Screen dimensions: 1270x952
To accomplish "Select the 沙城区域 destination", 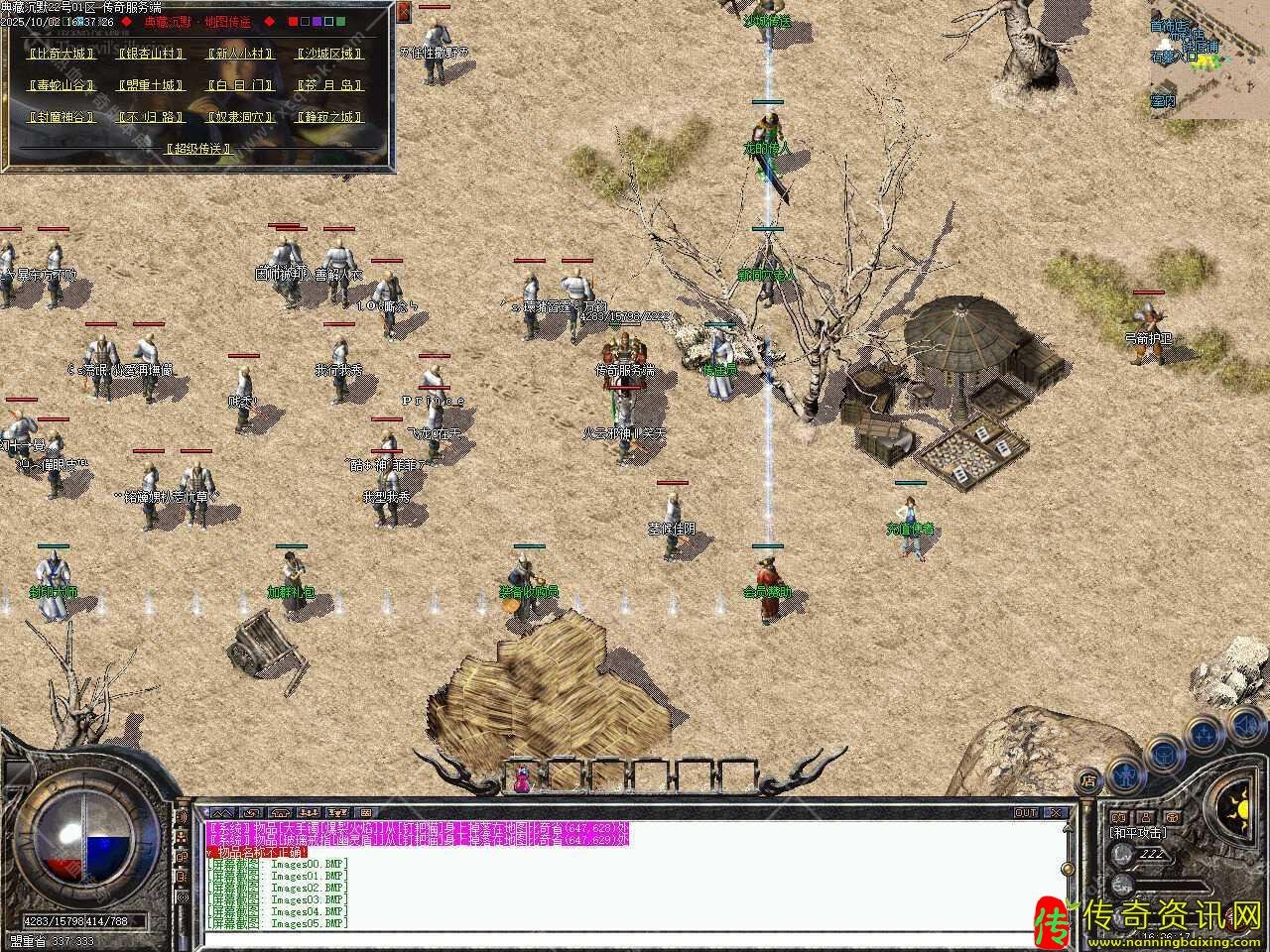I will tap(328, 54).
